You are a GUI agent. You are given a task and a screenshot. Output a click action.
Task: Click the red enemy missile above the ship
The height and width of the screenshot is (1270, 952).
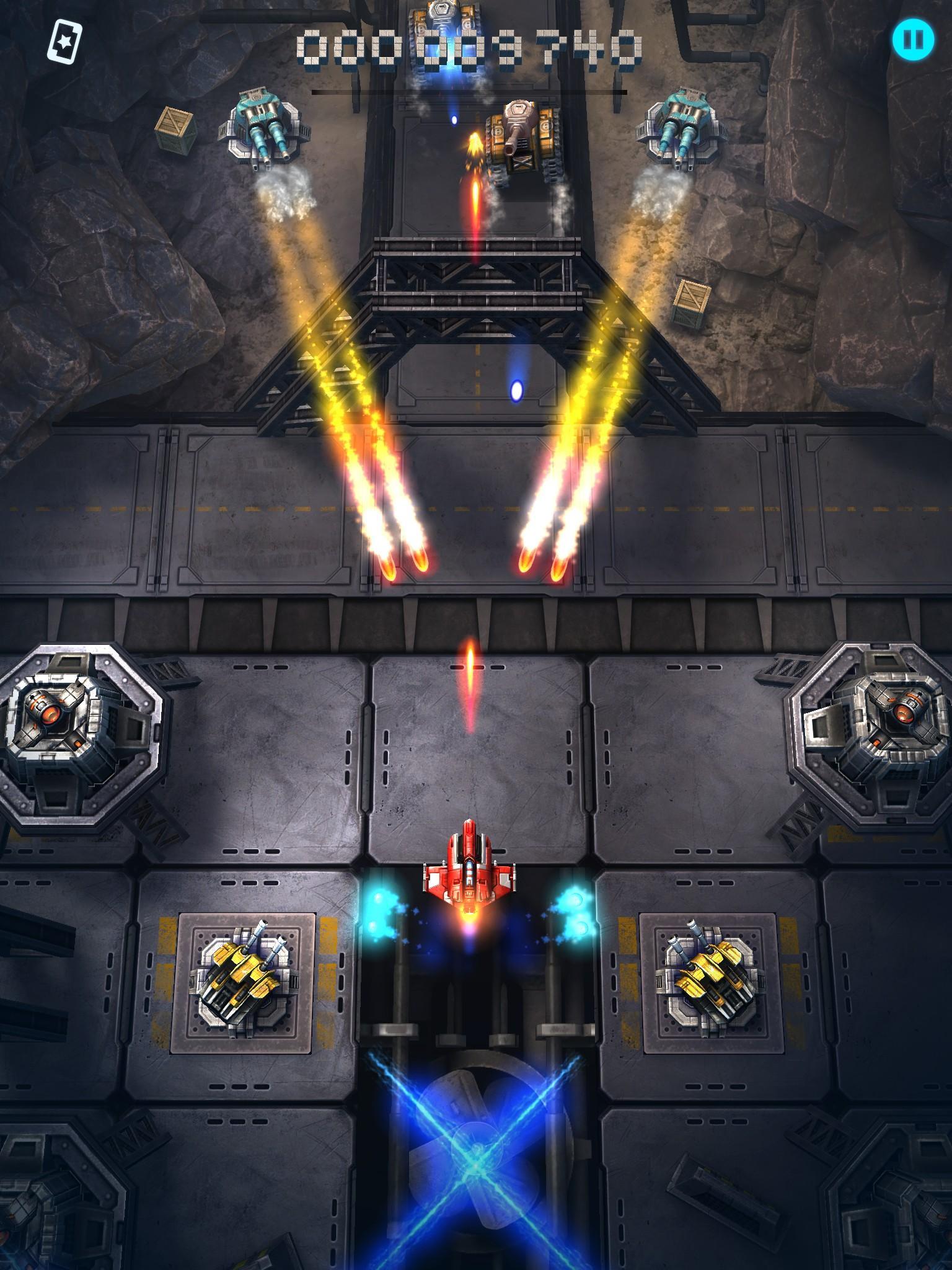(470, 676)
